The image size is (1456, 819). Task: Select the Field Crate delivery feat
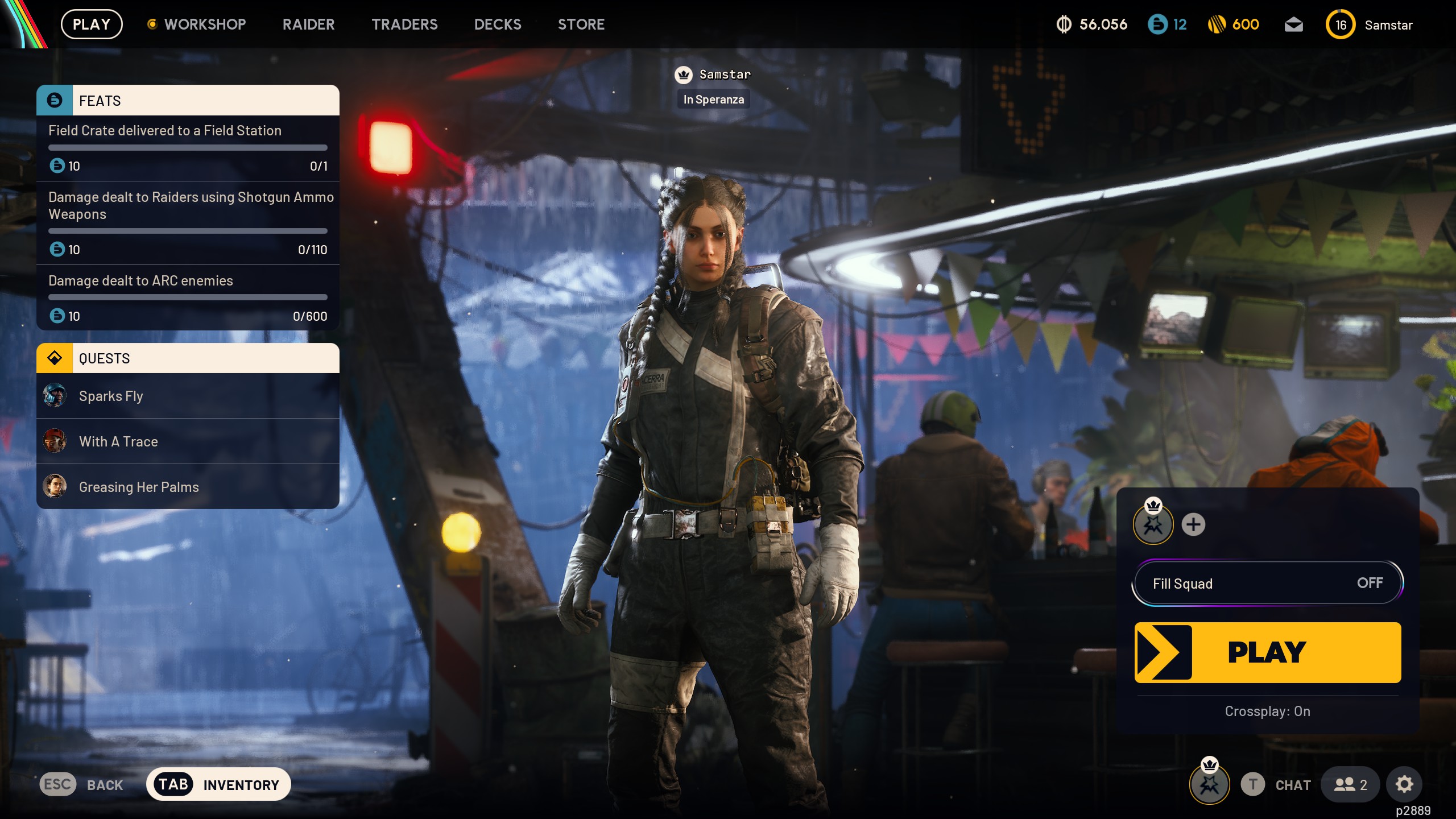[188, 148]
